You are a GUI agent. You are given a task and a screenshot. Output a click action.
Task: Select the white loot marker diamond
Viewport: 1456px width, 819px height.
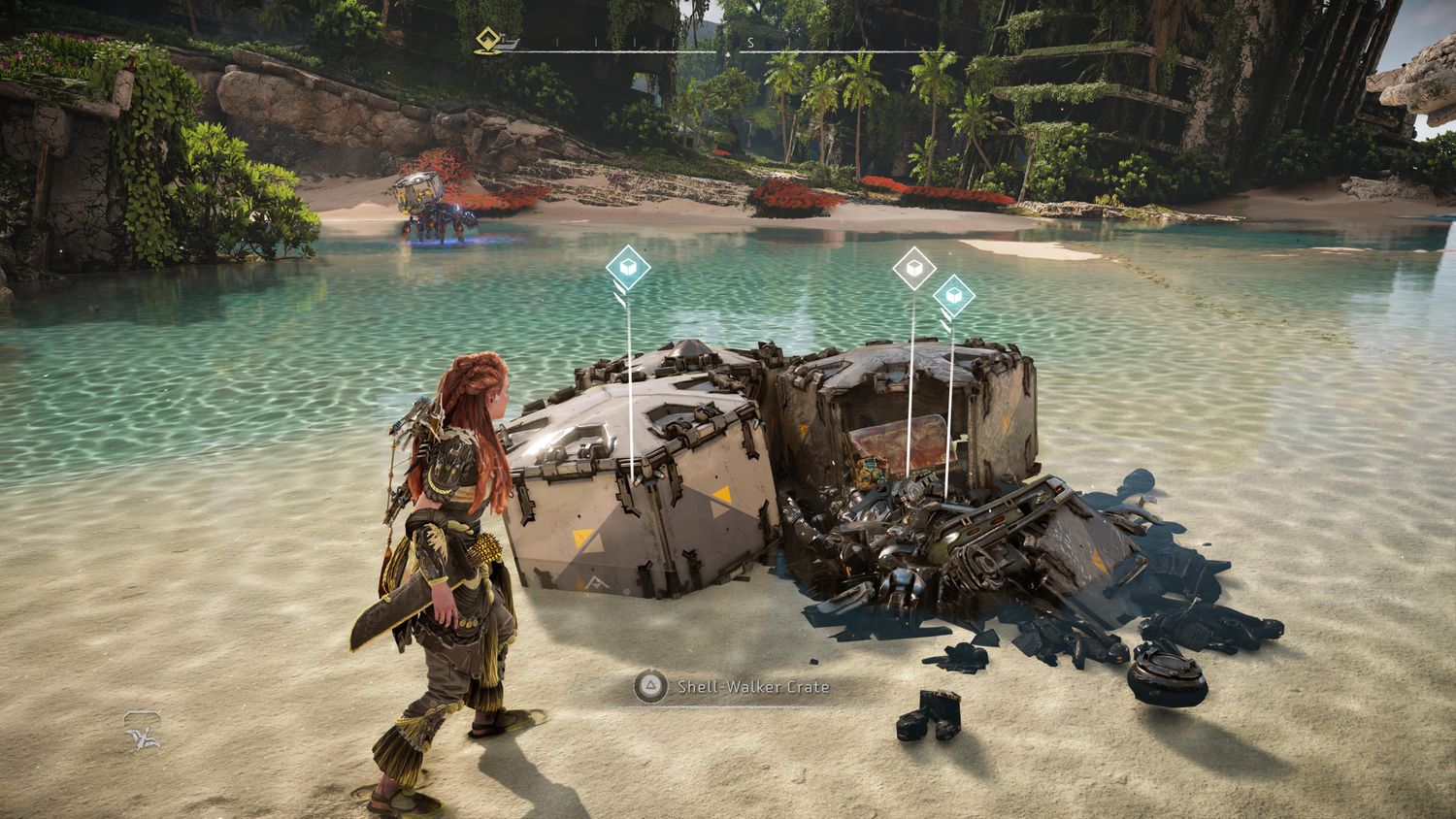tap(913, 268)
